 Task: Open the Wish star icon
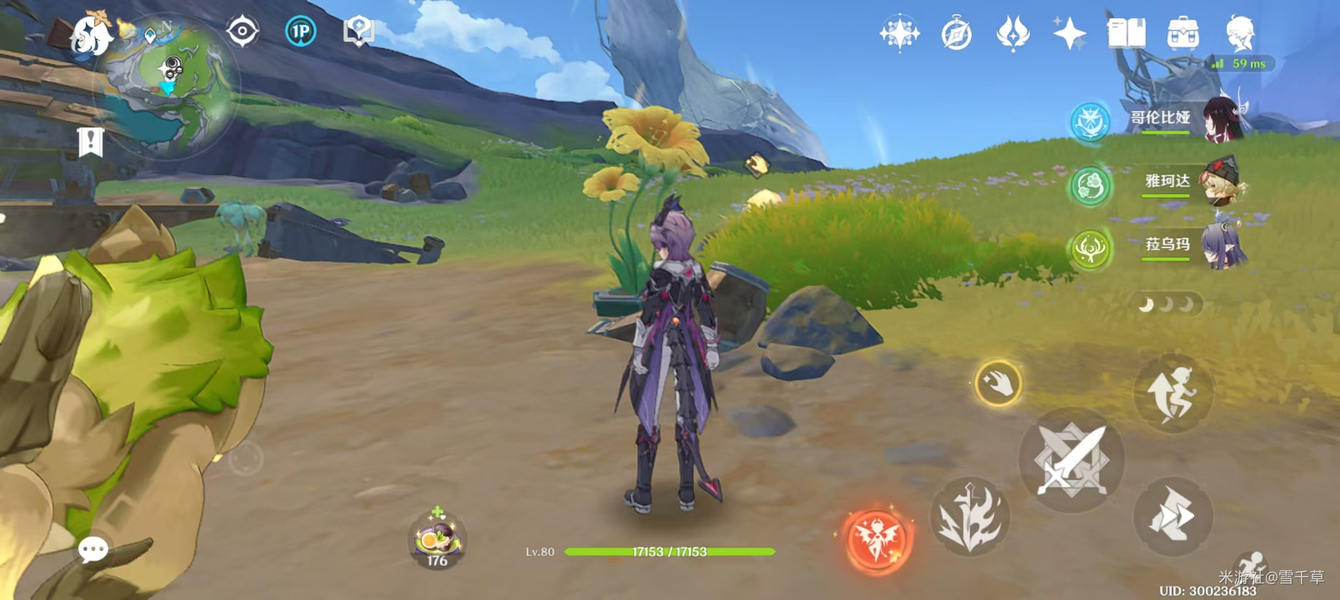pyautogui.click(x=1069, y=33)
